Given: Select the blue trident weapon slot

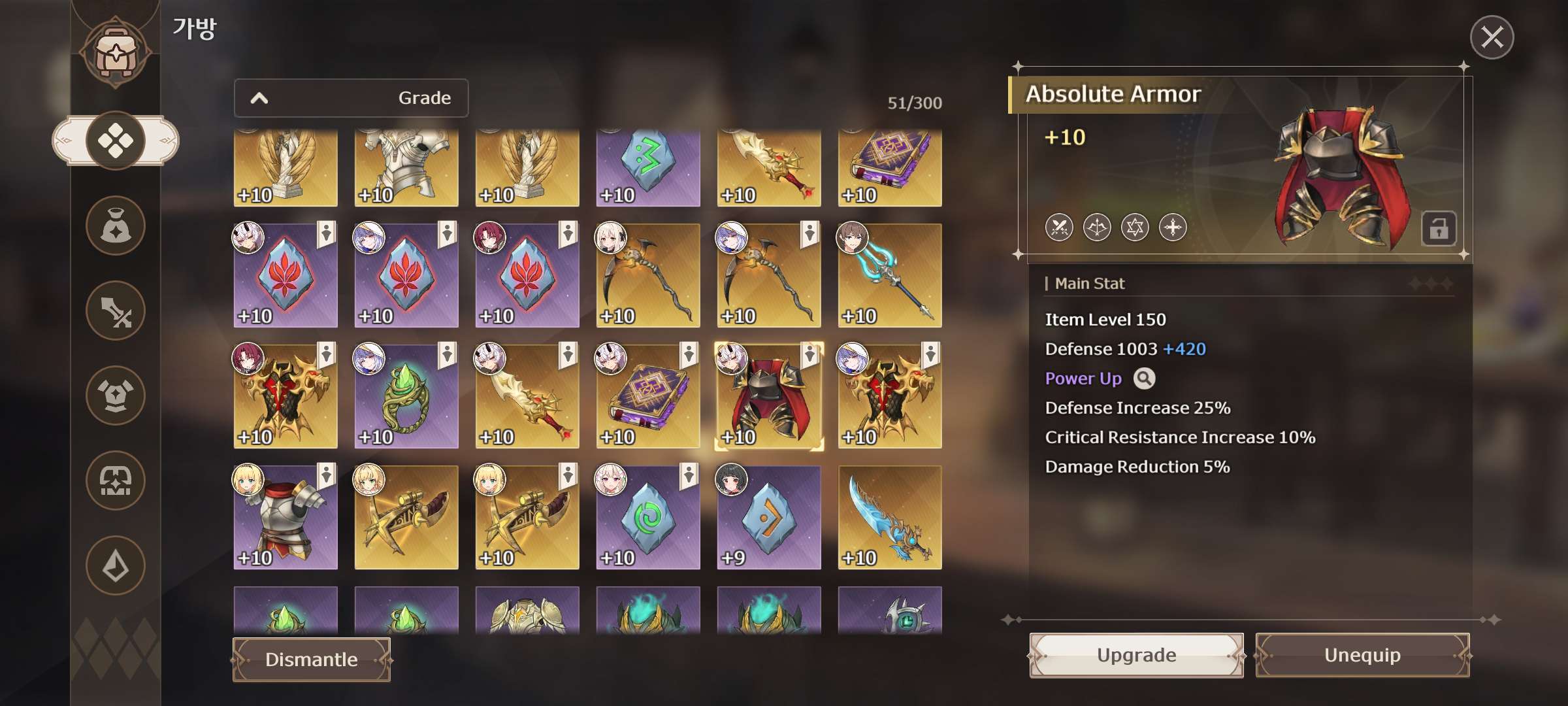Looking at the screenshot, I should (889, 276).
